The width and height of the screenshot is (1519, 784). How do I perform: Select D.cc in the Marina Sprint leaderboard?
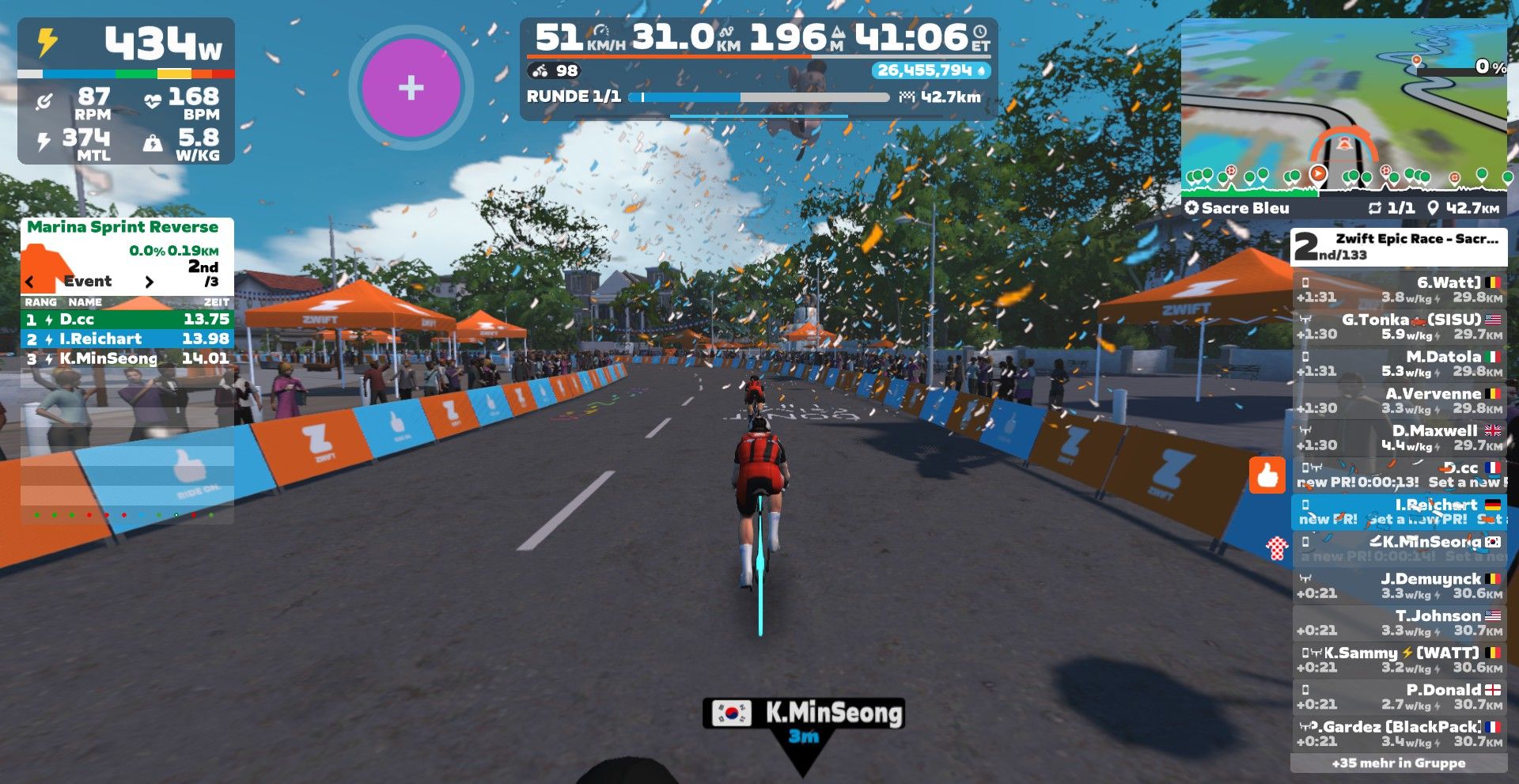coord(127,320)
